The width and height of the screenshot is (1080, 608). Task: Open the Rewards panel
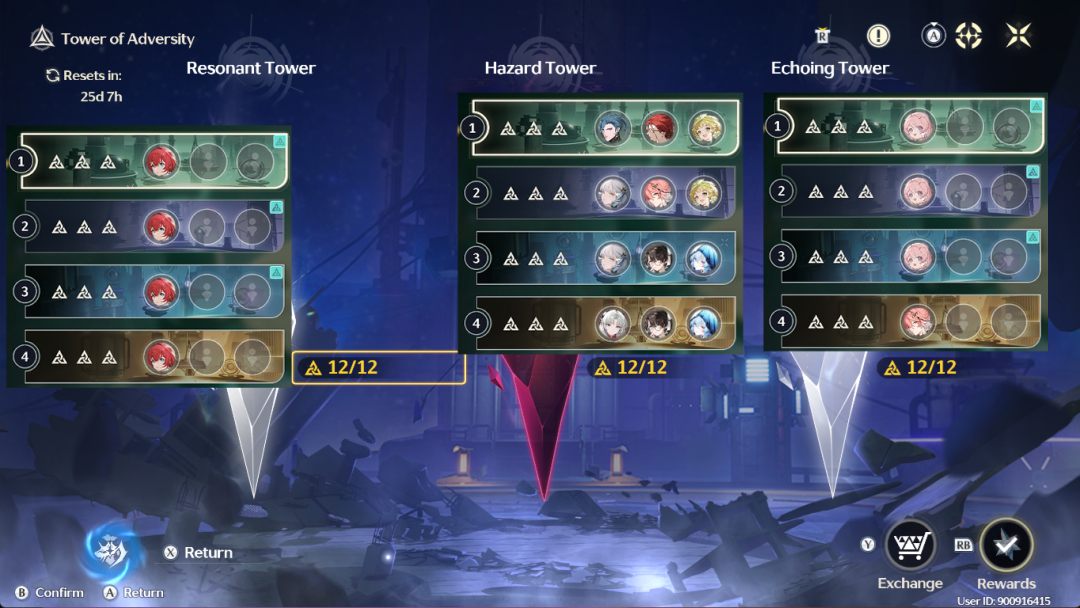coord(1006,546)
